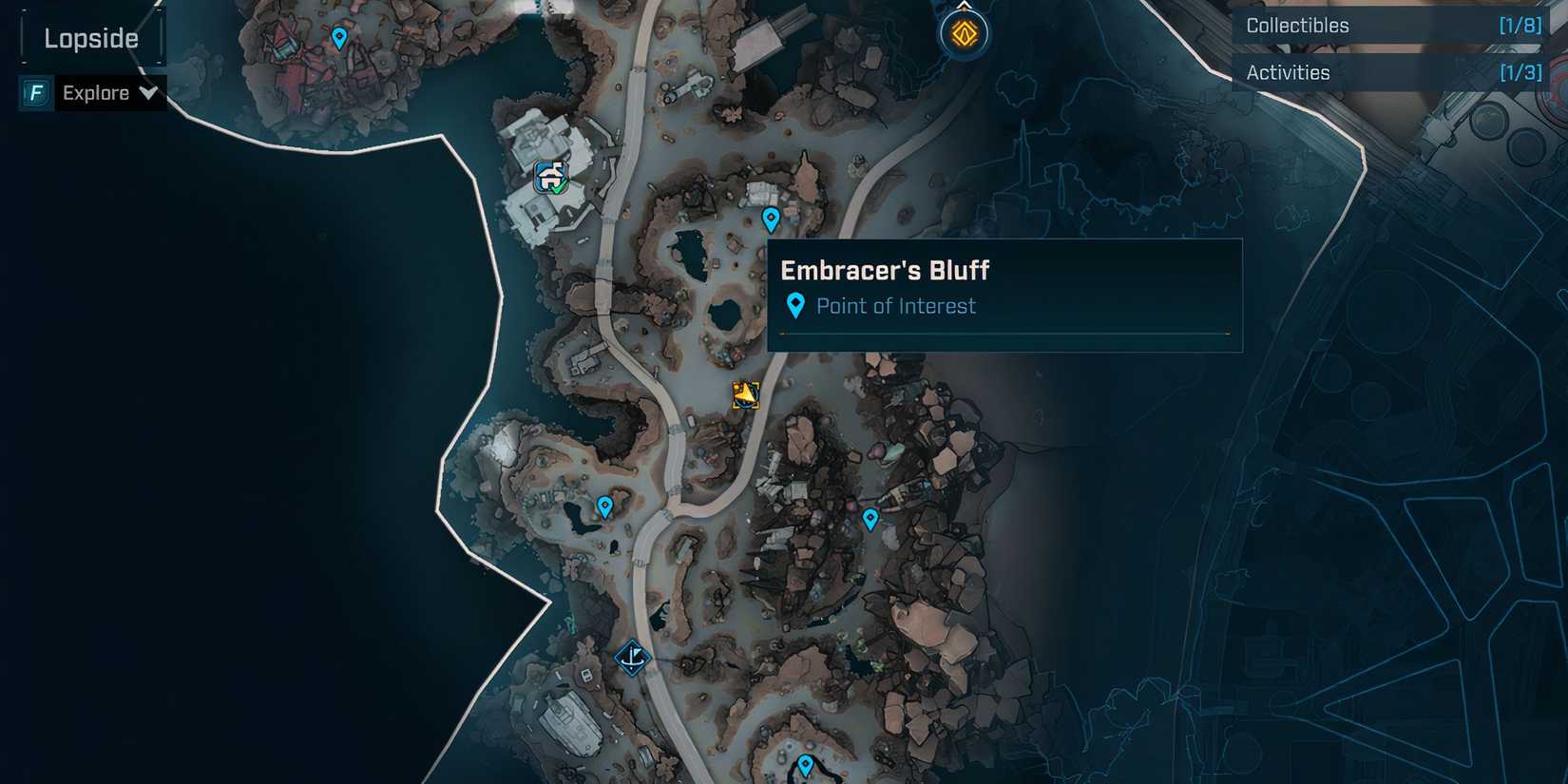Click the map pin on the eastern wreckage area
This screenshot has height=784, width=1568.
[869, 519]
